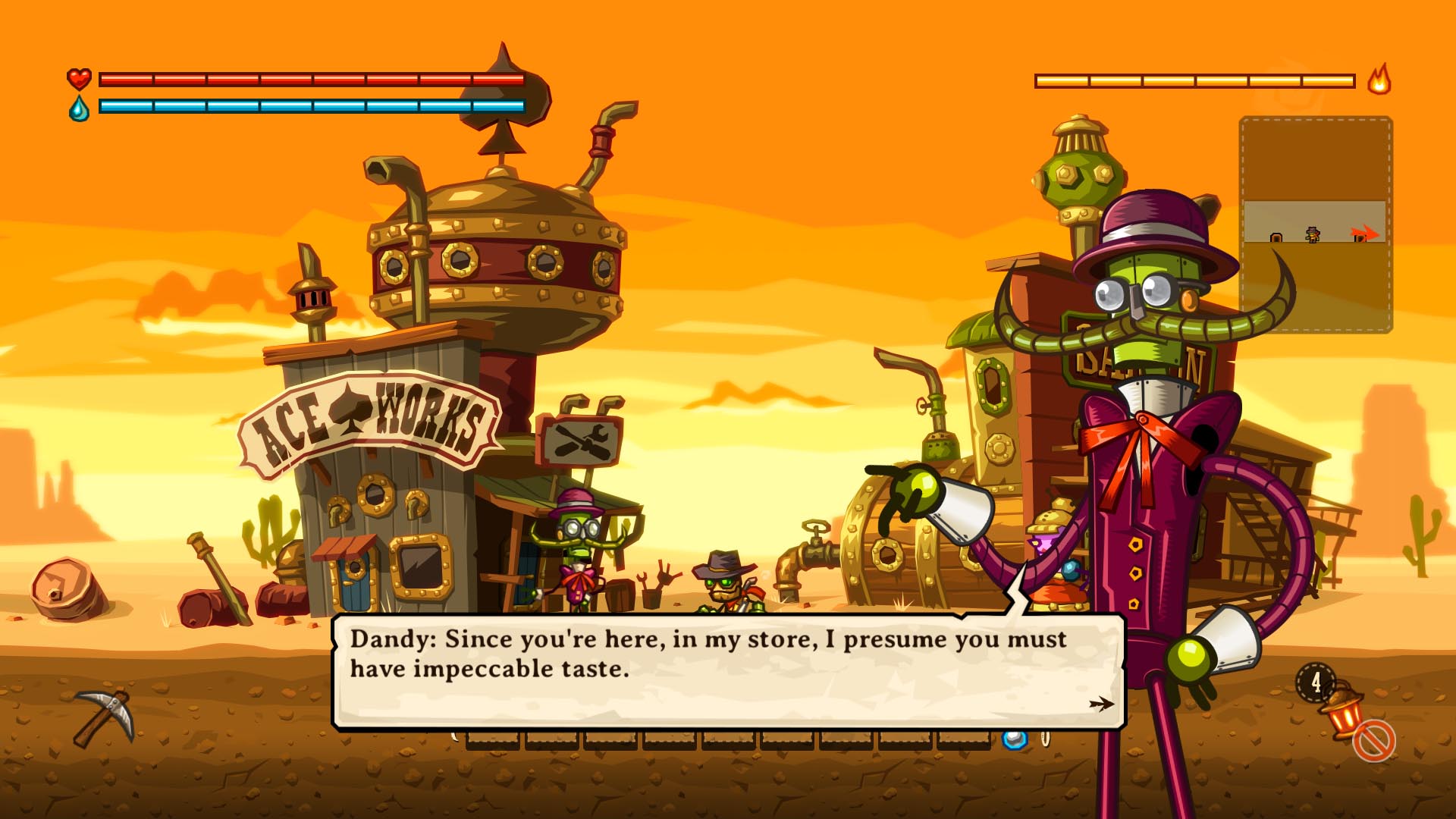Screen dimensions: 1456x819
Task: Click the water droplet icon under the heart
Action: coord(80,108)
